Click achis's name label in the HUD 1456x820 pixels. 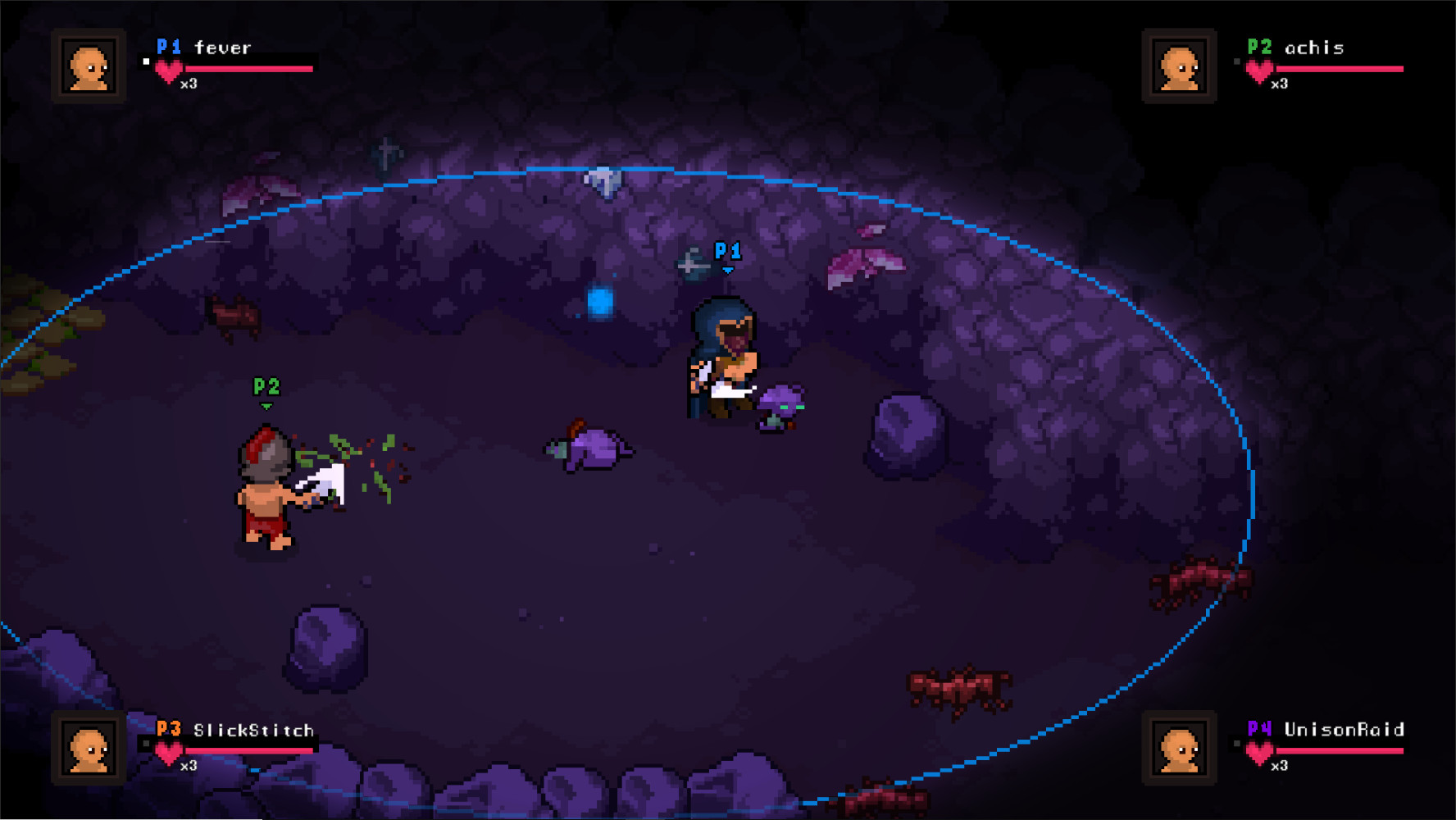pyautogui.click(x=1314, y=48)
